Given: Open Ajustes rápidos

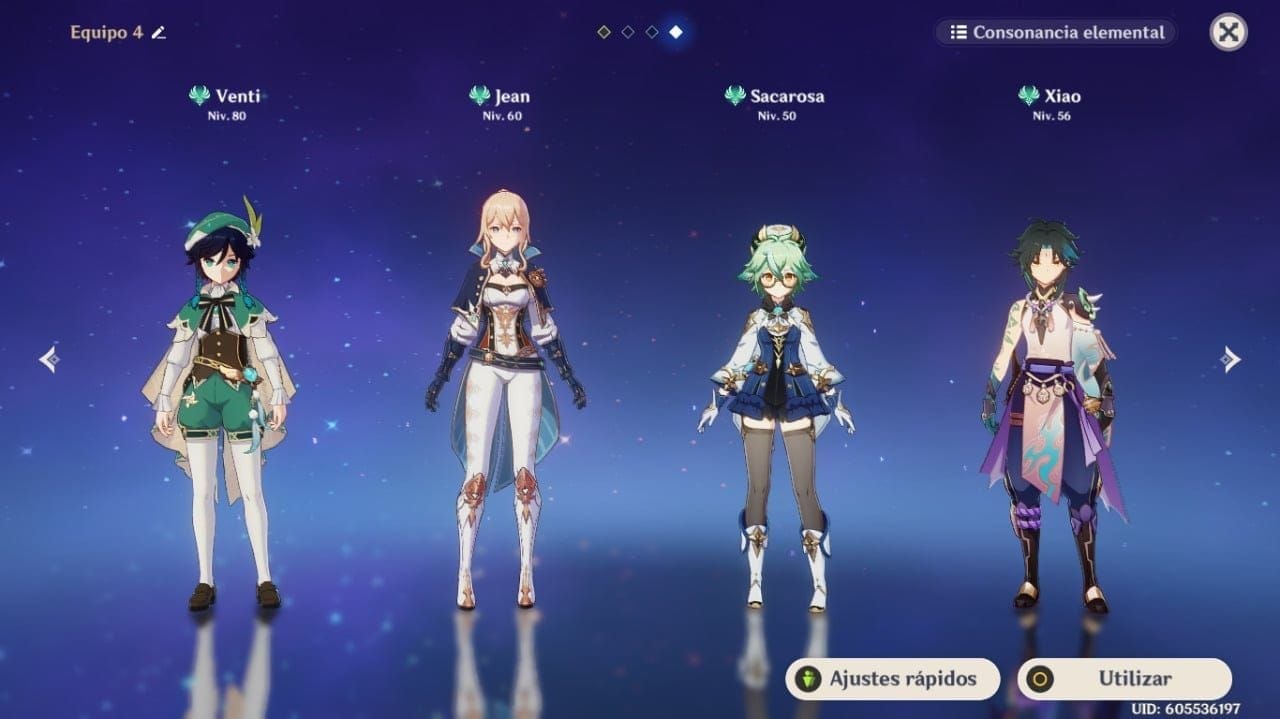Looking at the screenshot, I should pyautogui.click(x=892, y=679).
